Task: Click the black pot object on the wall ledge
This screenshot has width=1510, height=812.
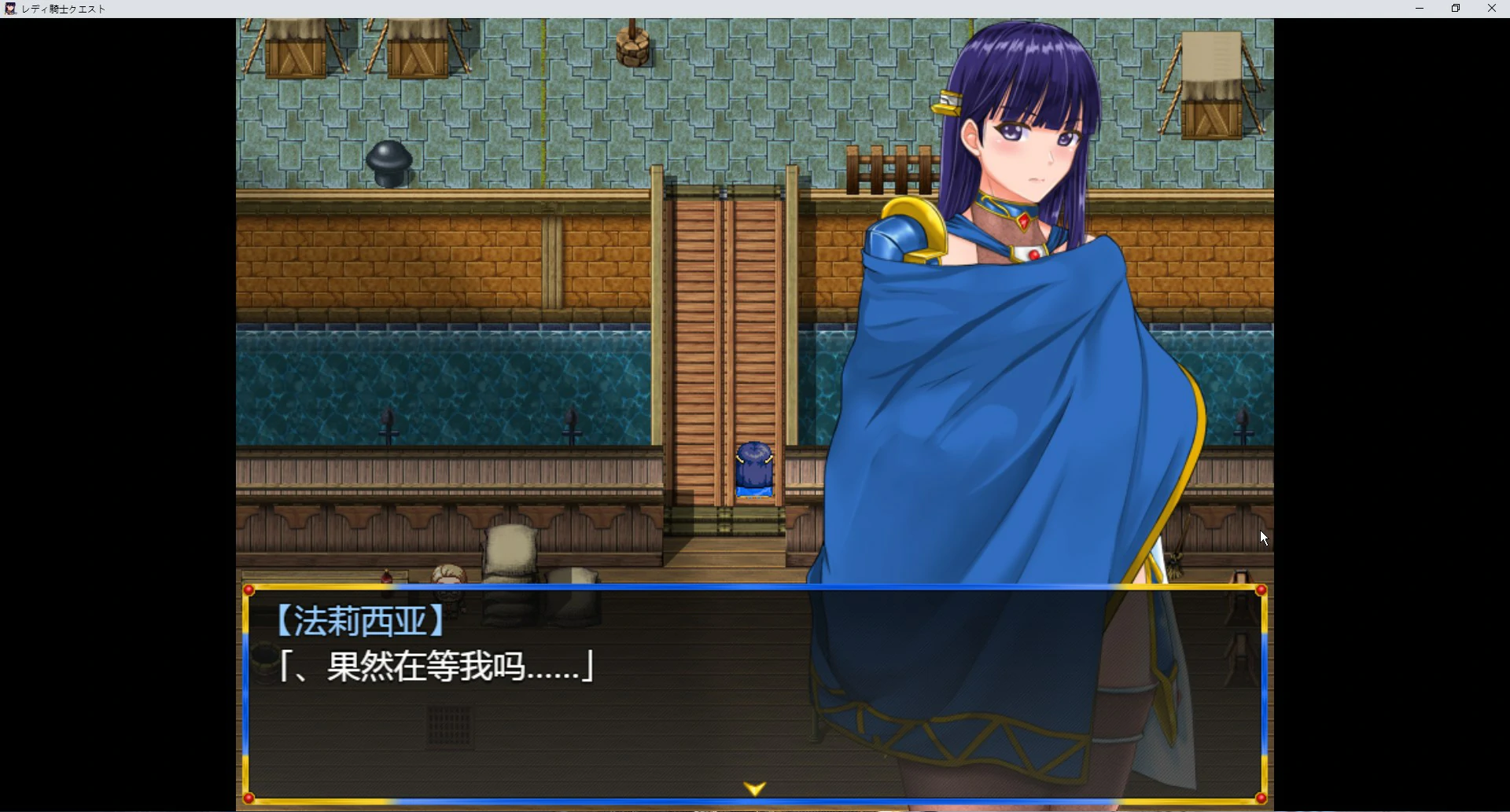Action: pyautogui.click(x=389, y=161)
